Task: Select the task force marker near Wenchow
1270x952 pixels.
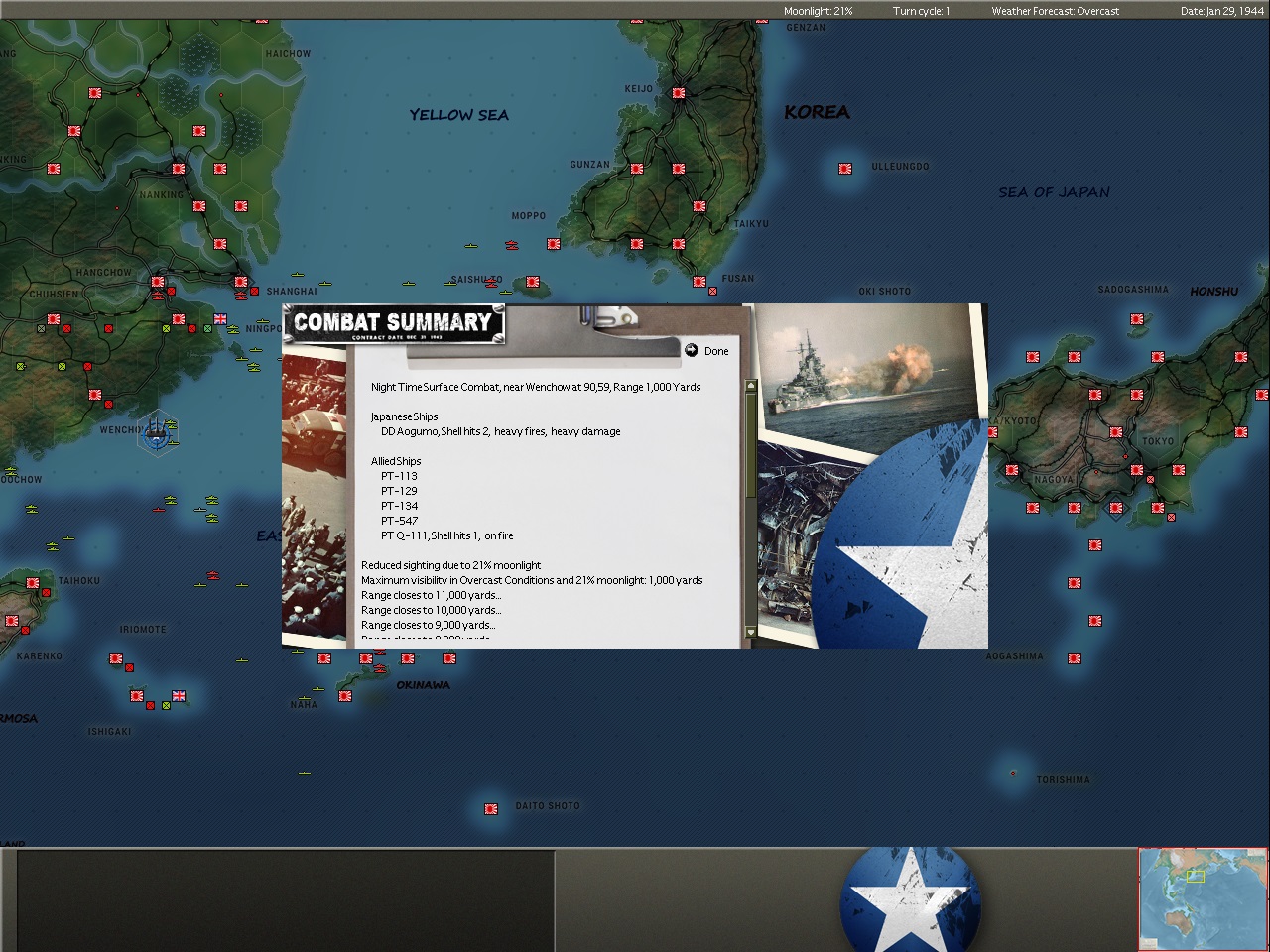Action: pos(157,432)
